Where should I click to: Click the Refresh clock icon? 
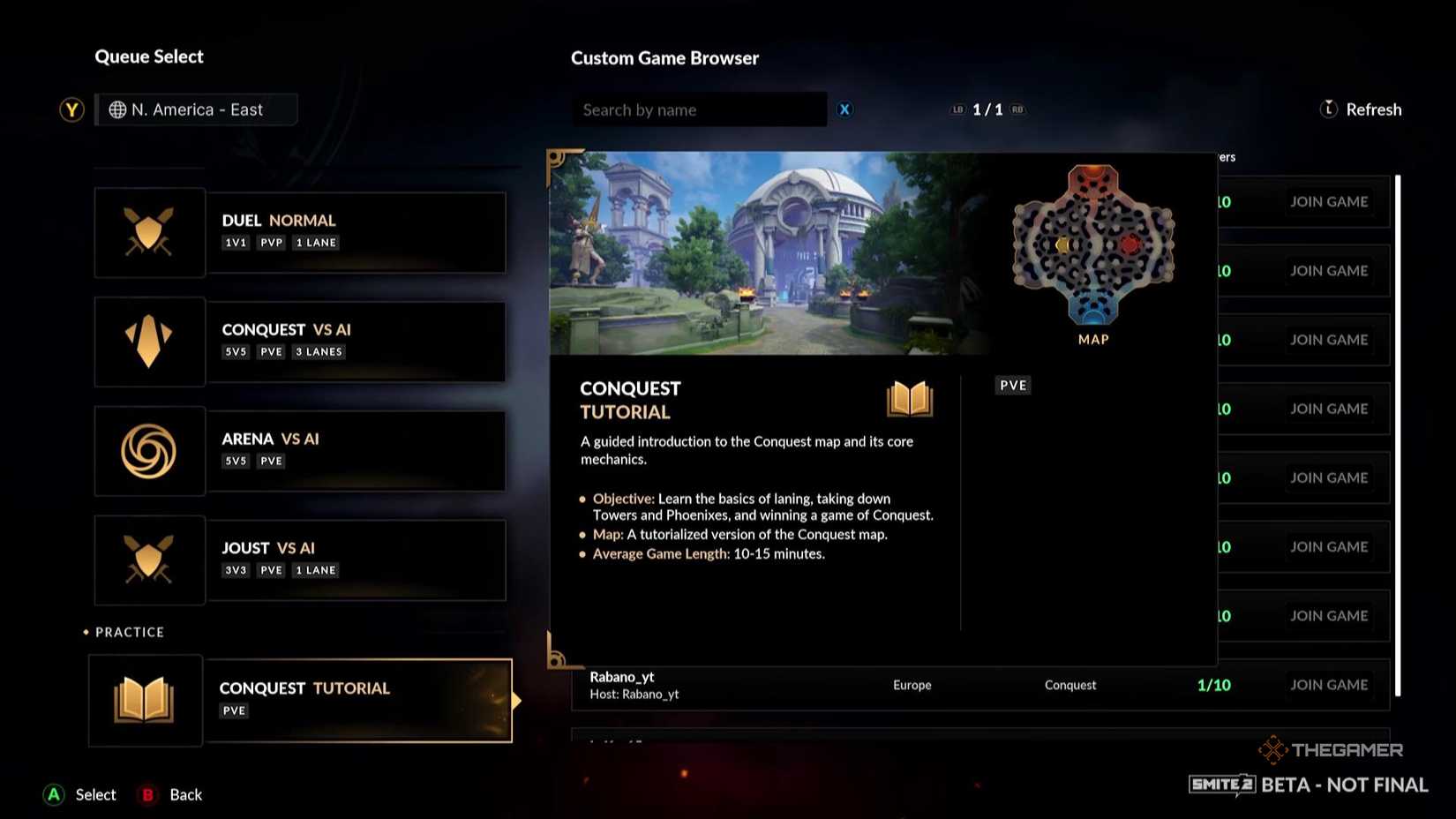coord(1328,109)
